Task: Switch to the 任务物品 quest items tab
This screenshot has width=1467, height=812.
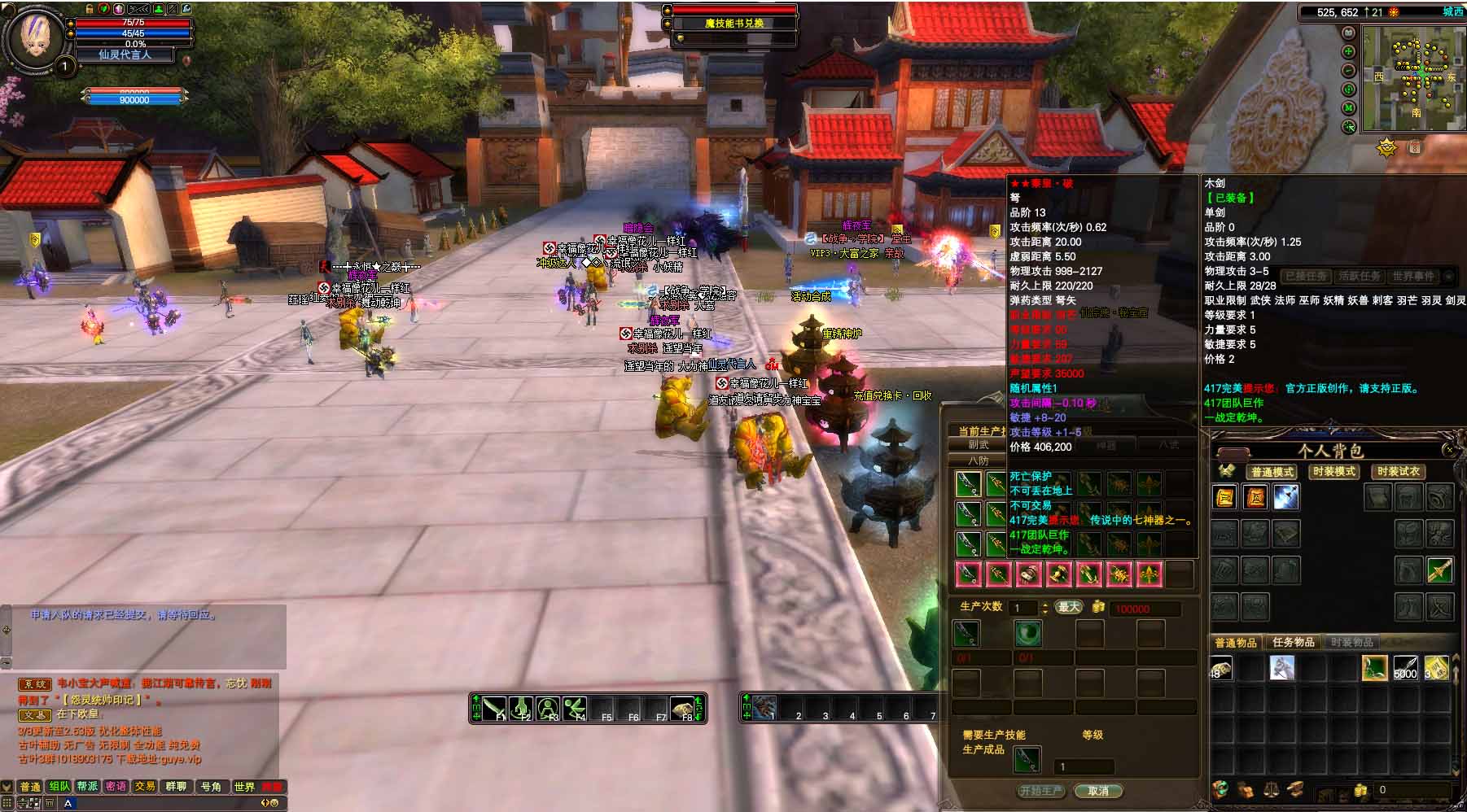Action: tap(1293, 643)
